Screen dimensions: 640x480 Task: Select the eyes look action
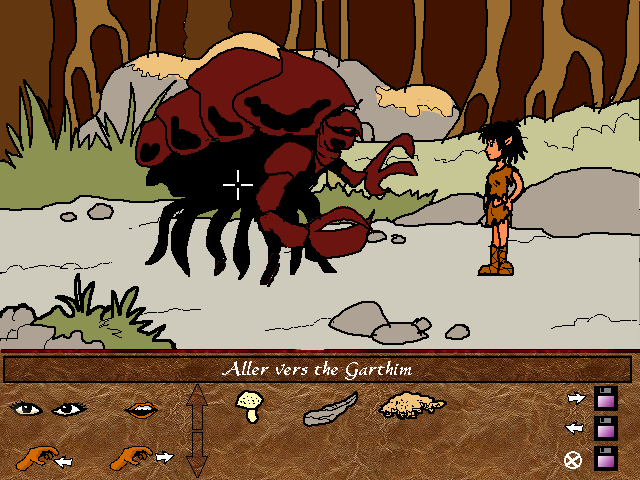coord(46,408)
